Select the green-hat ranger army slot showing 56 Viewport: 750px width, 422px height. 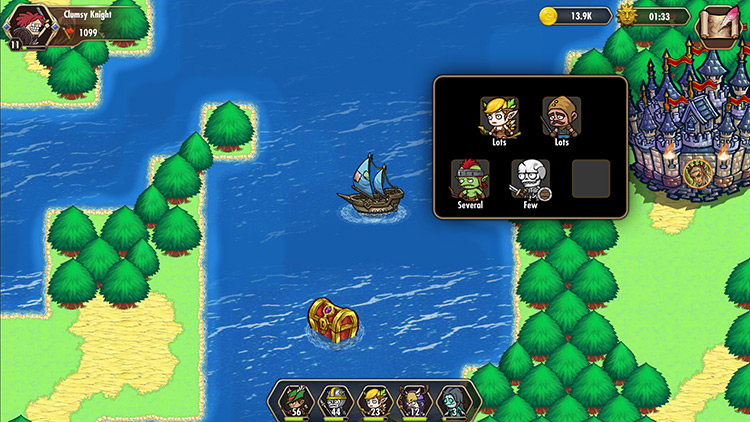tap(294, 400)
